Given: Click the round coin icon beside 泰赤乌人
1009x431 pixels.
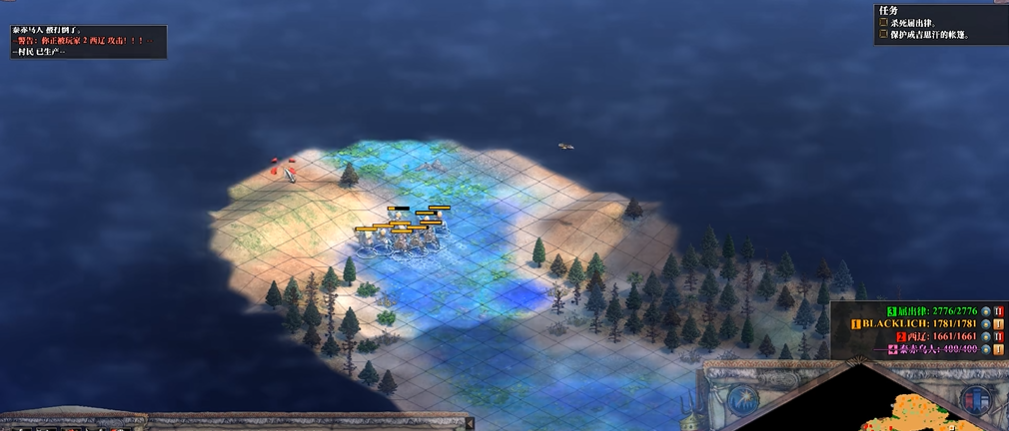Looking at the screenshot, I should tap(985, 350).
